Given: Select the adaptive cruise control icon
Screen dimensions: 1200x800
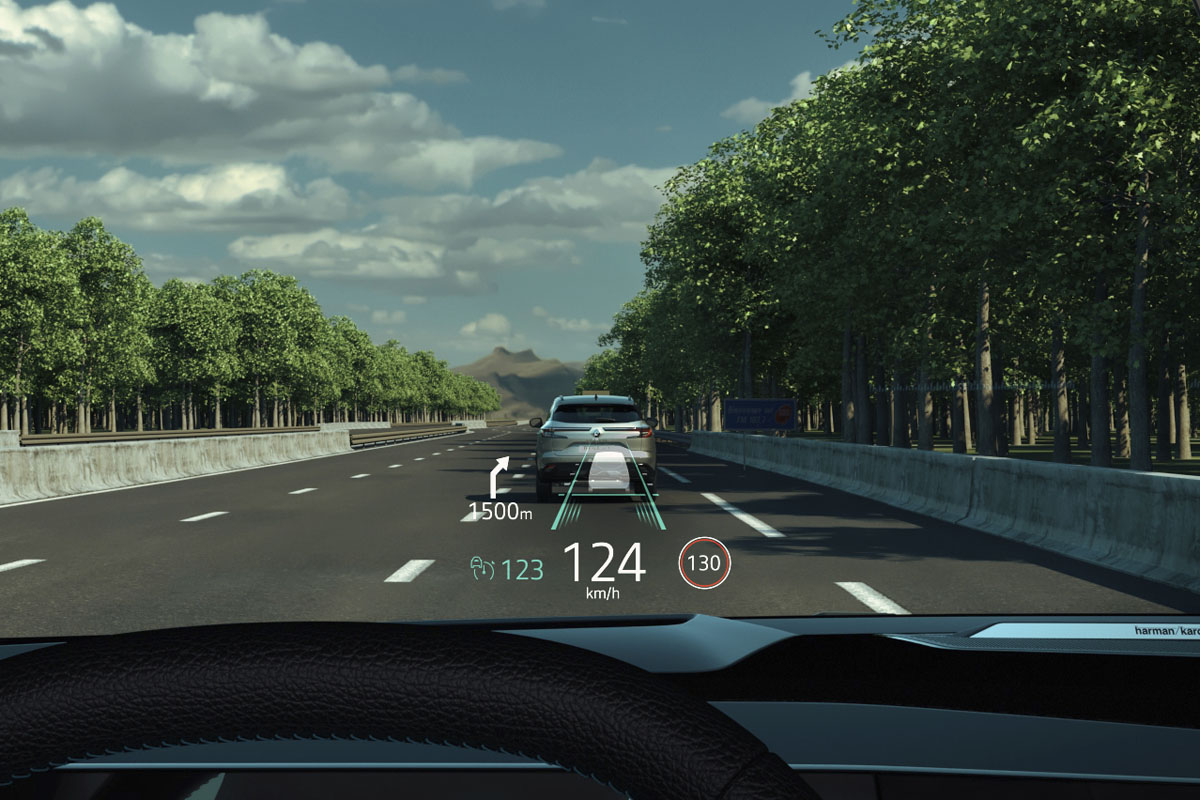Looking at the screenshot, I should [482, 569].
